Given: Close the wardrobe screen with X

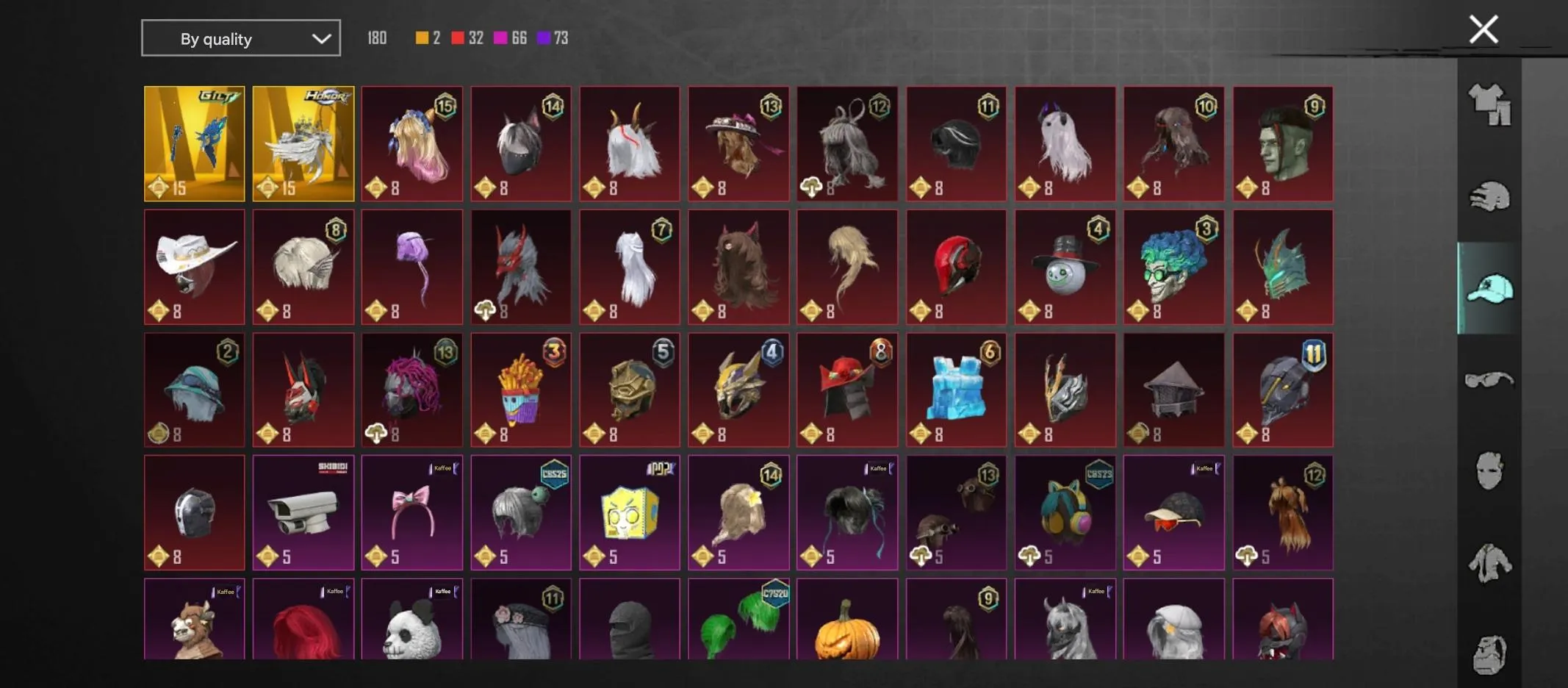Looking at the screenshot, I should pyautogui.click(x=1484, y=29).
